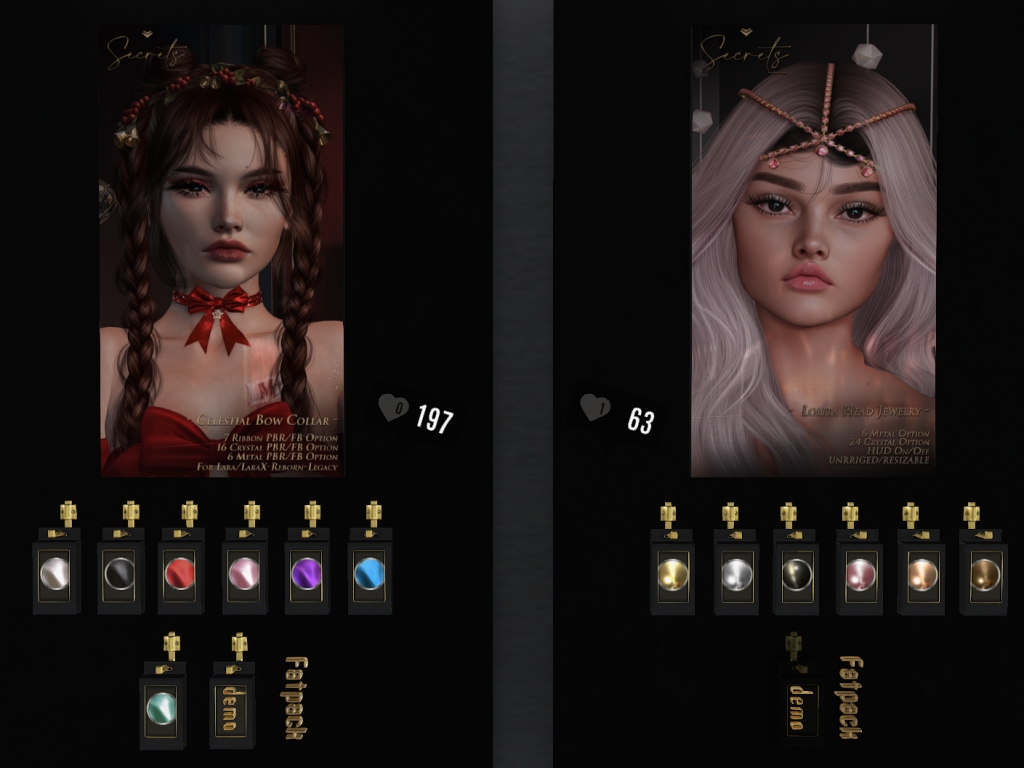The image size is (1024, 768).
Task: Open the Celestial Bow Collar poster
Action: (x=222, y=250)
